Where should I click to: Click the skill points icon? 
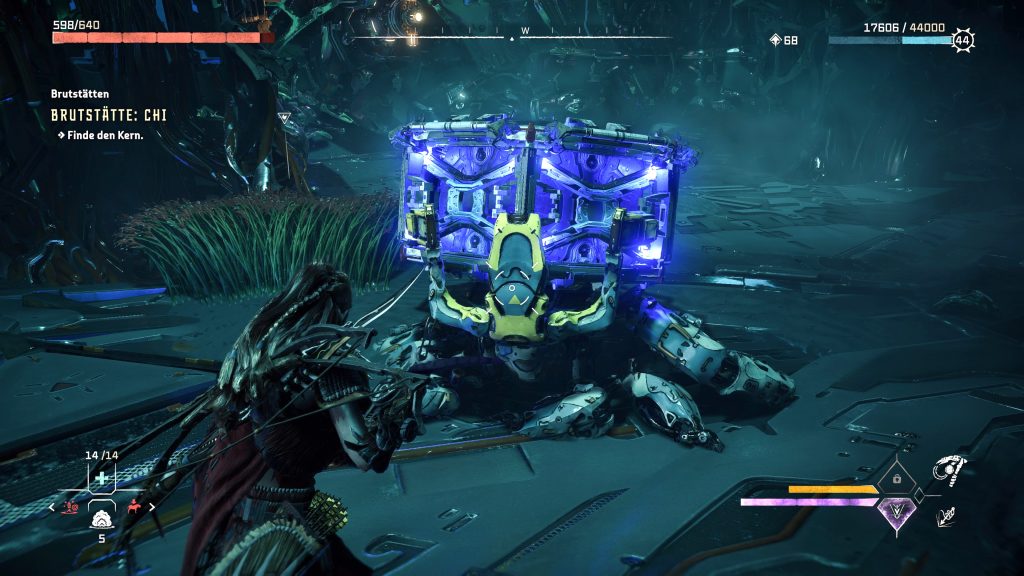coord(775,40)
